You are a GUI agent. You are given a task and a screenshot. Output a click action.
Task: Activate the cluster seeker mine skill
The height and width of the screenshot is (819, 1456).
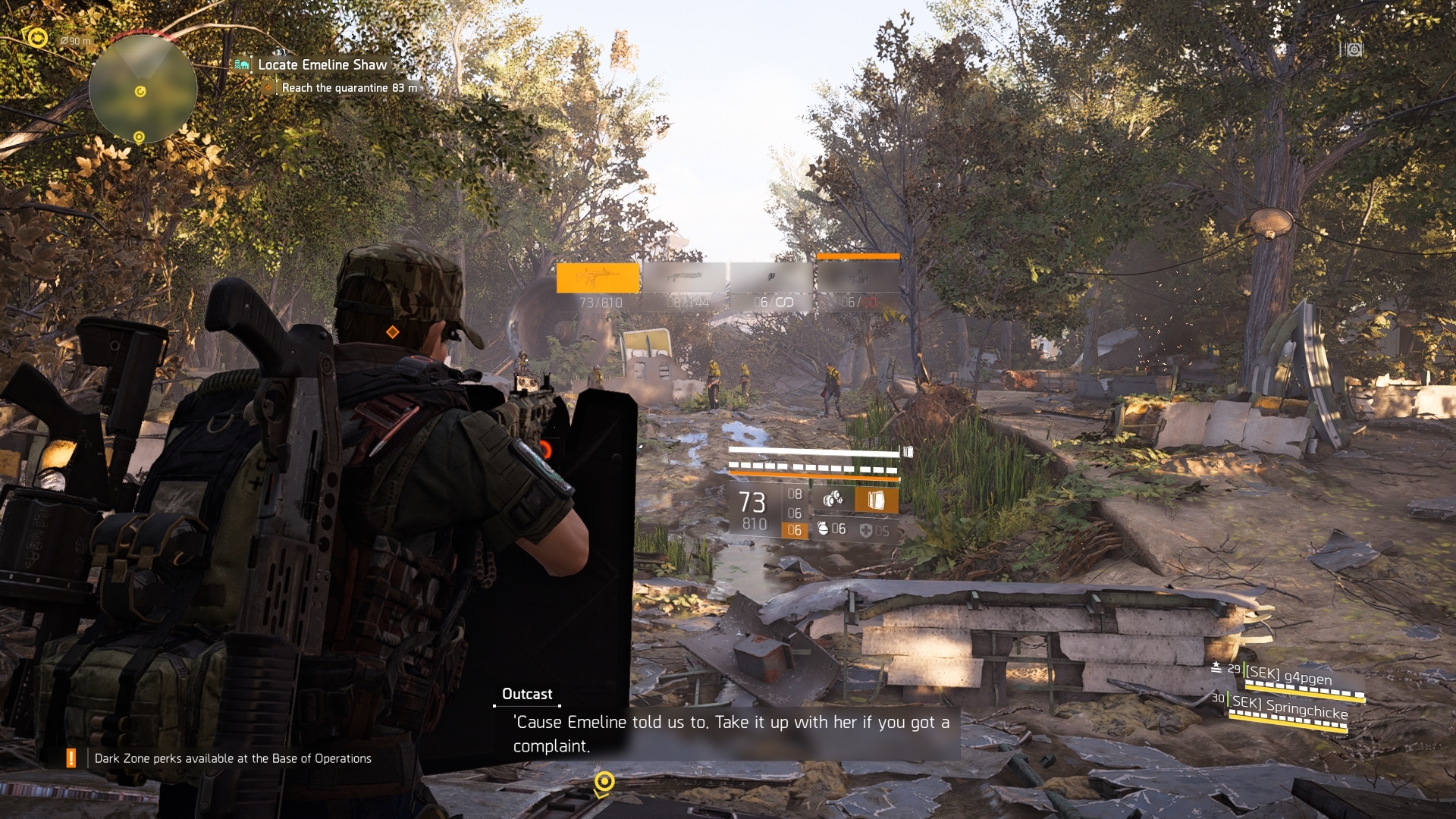point(833,499)
